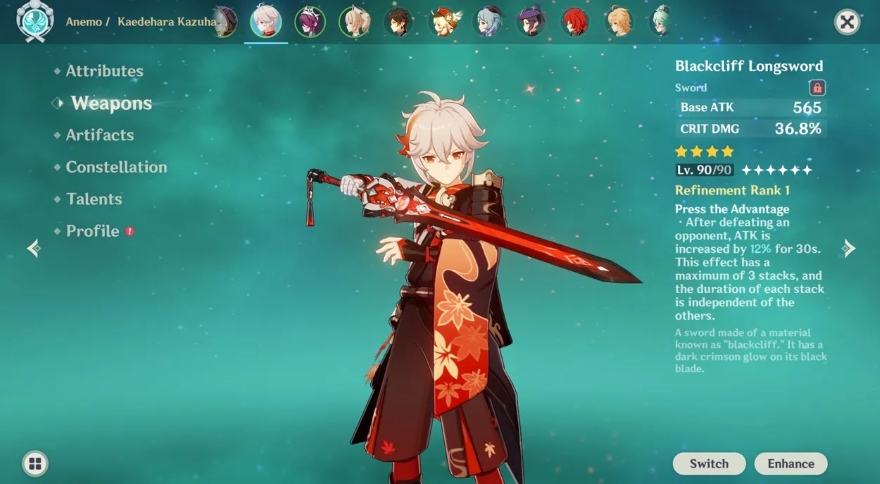This screenshot has width=880, height=484.
Task: Go to the previous character with left arrow
Action: 33,248
